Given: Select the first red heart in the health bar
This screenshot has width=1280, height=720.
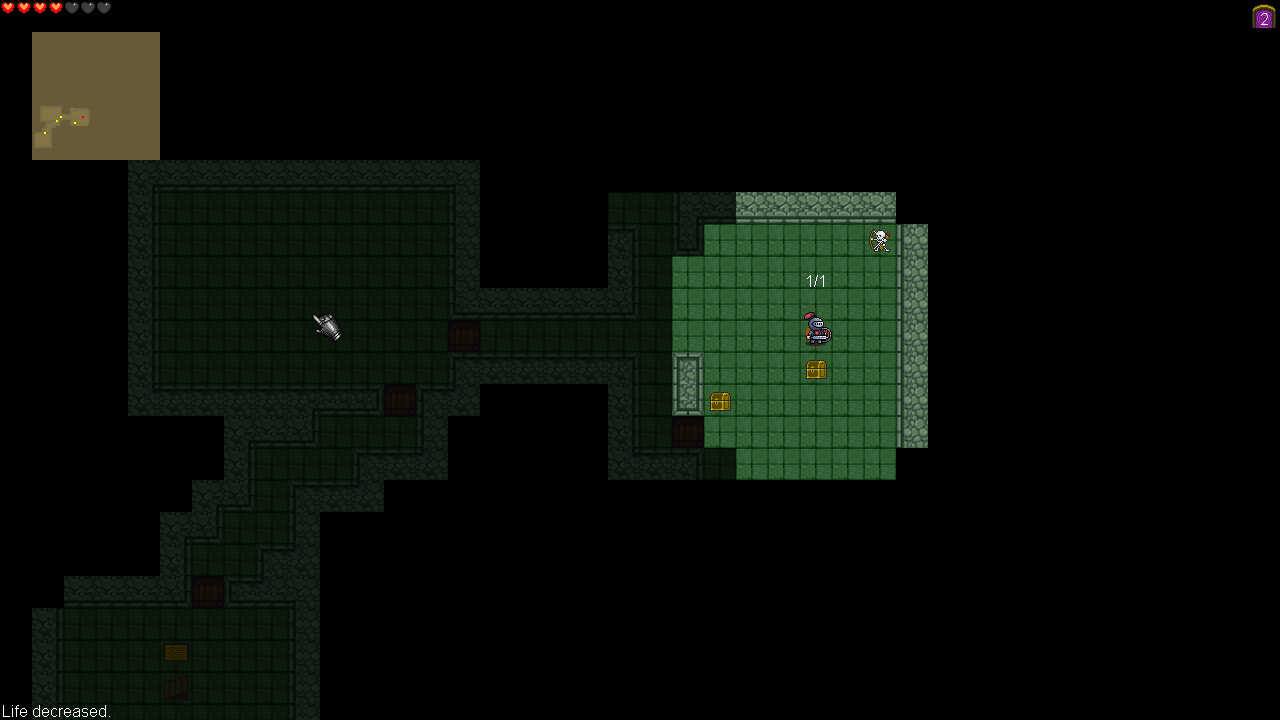Looking at the screenshot, I should click(x=8, y=7).
